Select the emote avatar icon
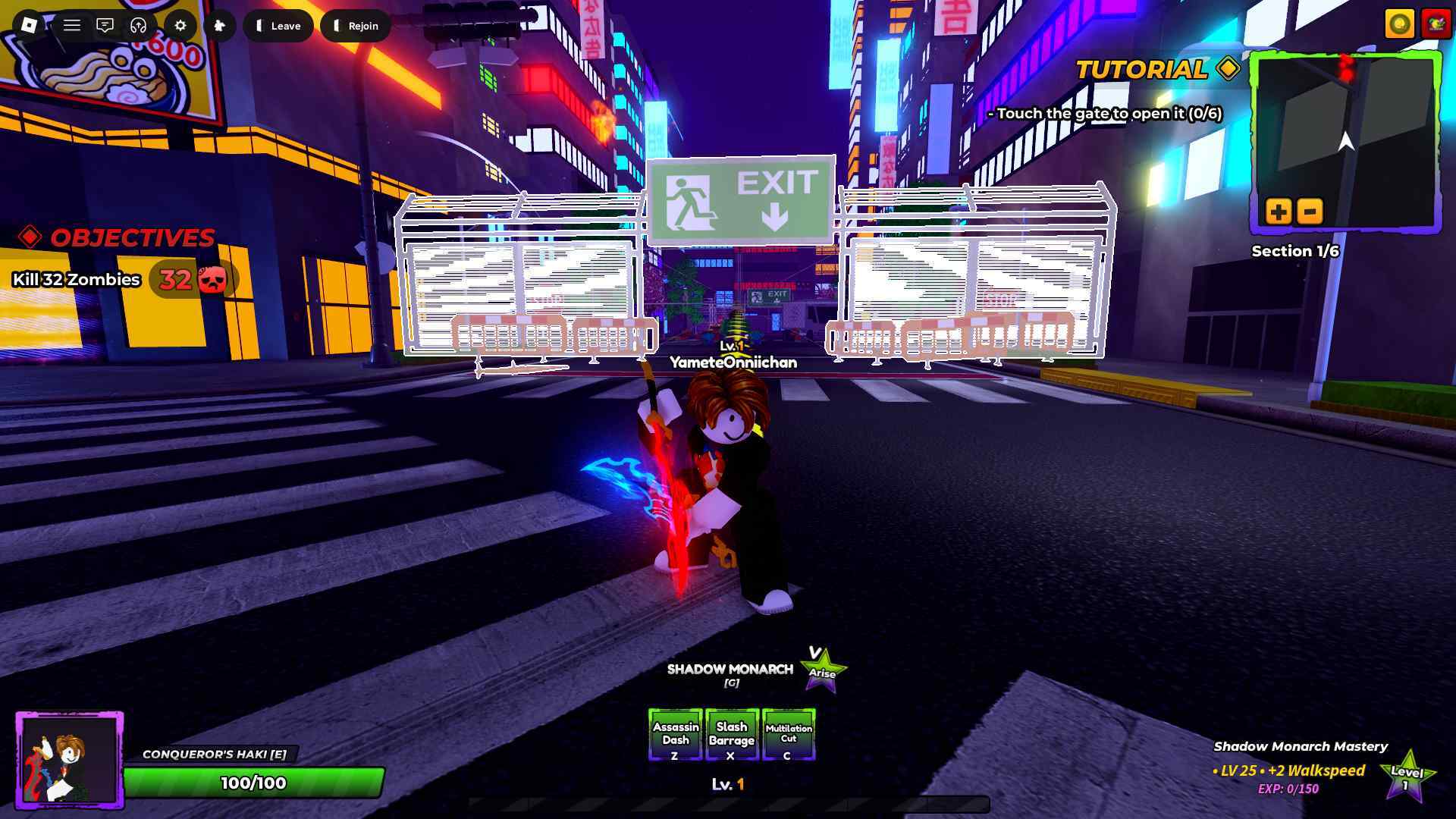The image size is (1456, 819). point(220,25)
